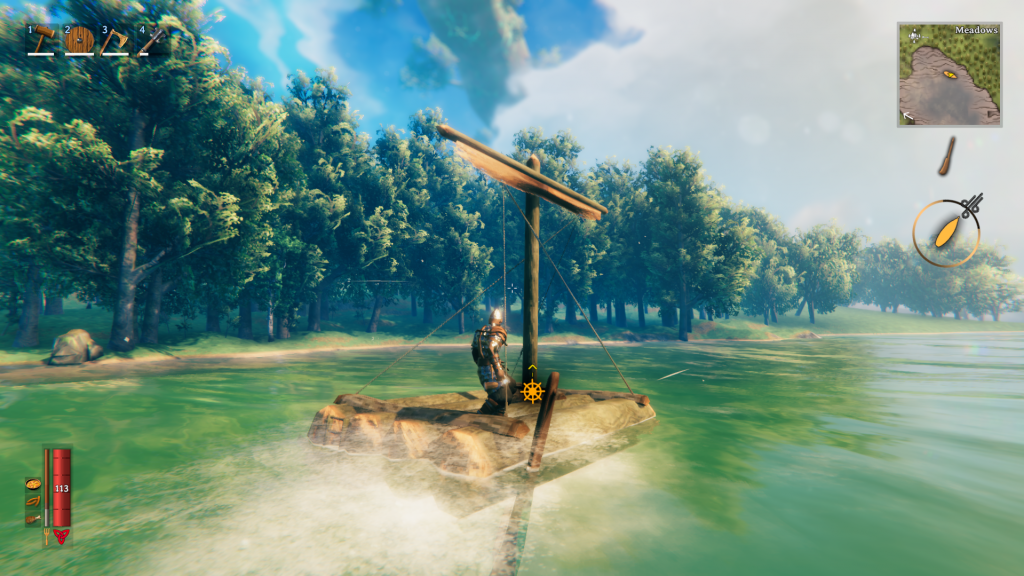
Task: Open the Meadows minimap
Action: (x=949, y=75)
